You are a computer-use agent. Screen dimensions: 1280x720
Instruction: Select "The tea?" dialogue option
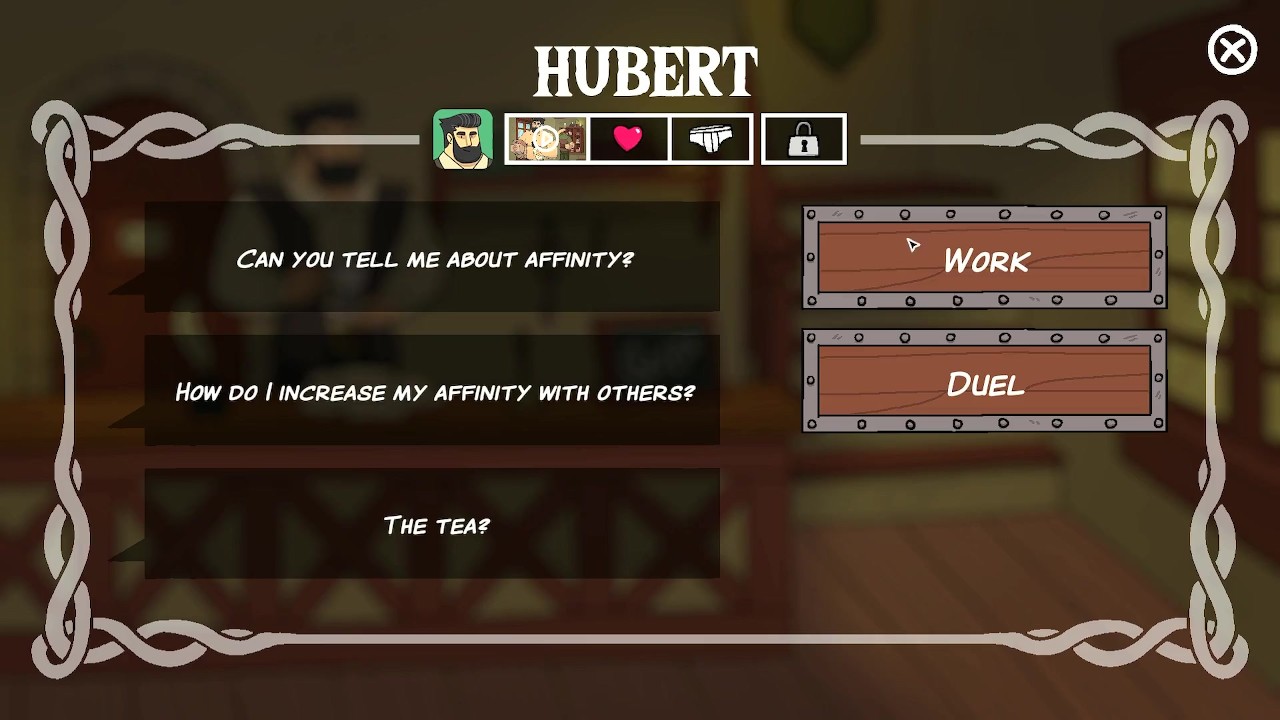(x=432, y=524)
